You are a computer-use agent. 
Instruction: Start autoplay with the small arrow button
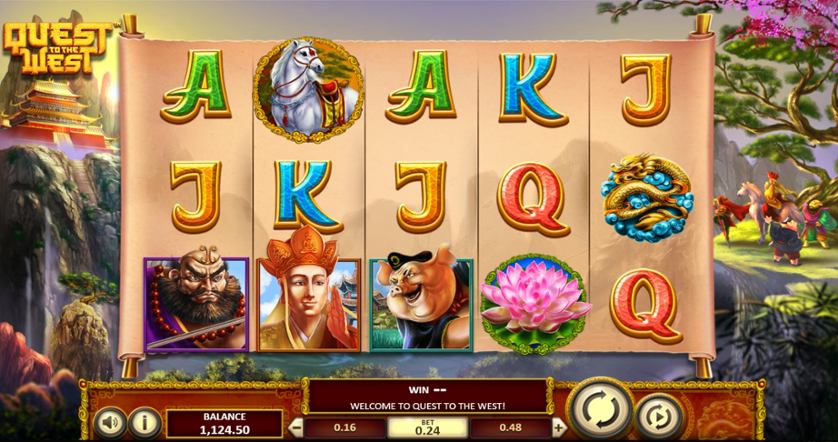657,415
